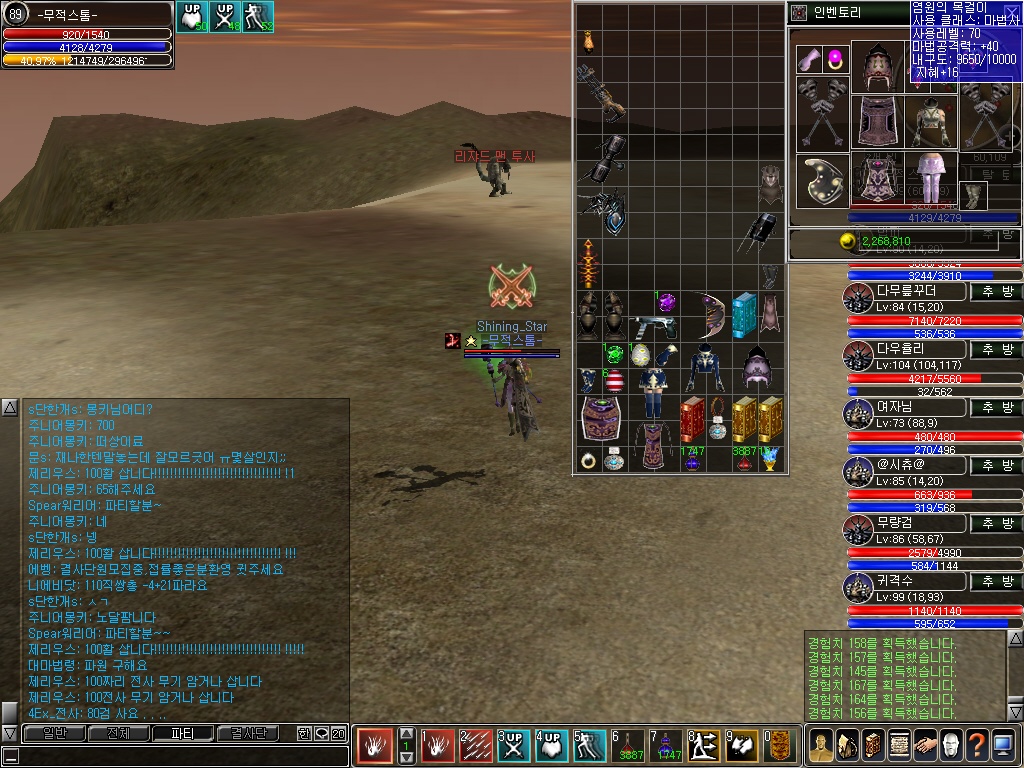Click the handshake icon in the menu bar
The height and width of the screenshot is (768, 1024).
pos(924,745)
